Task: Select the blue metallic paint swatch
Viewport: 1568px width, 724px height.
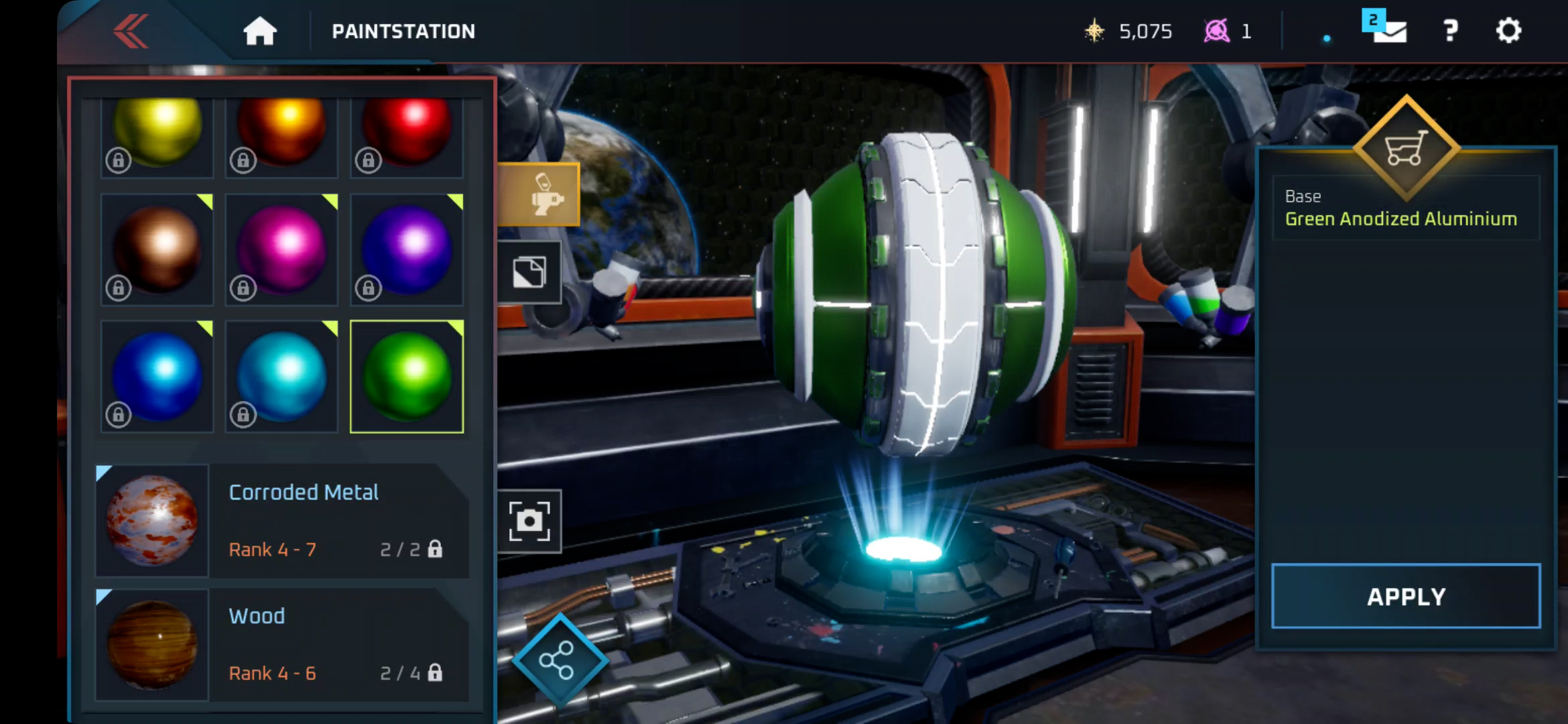Action: tap(157, 377)
